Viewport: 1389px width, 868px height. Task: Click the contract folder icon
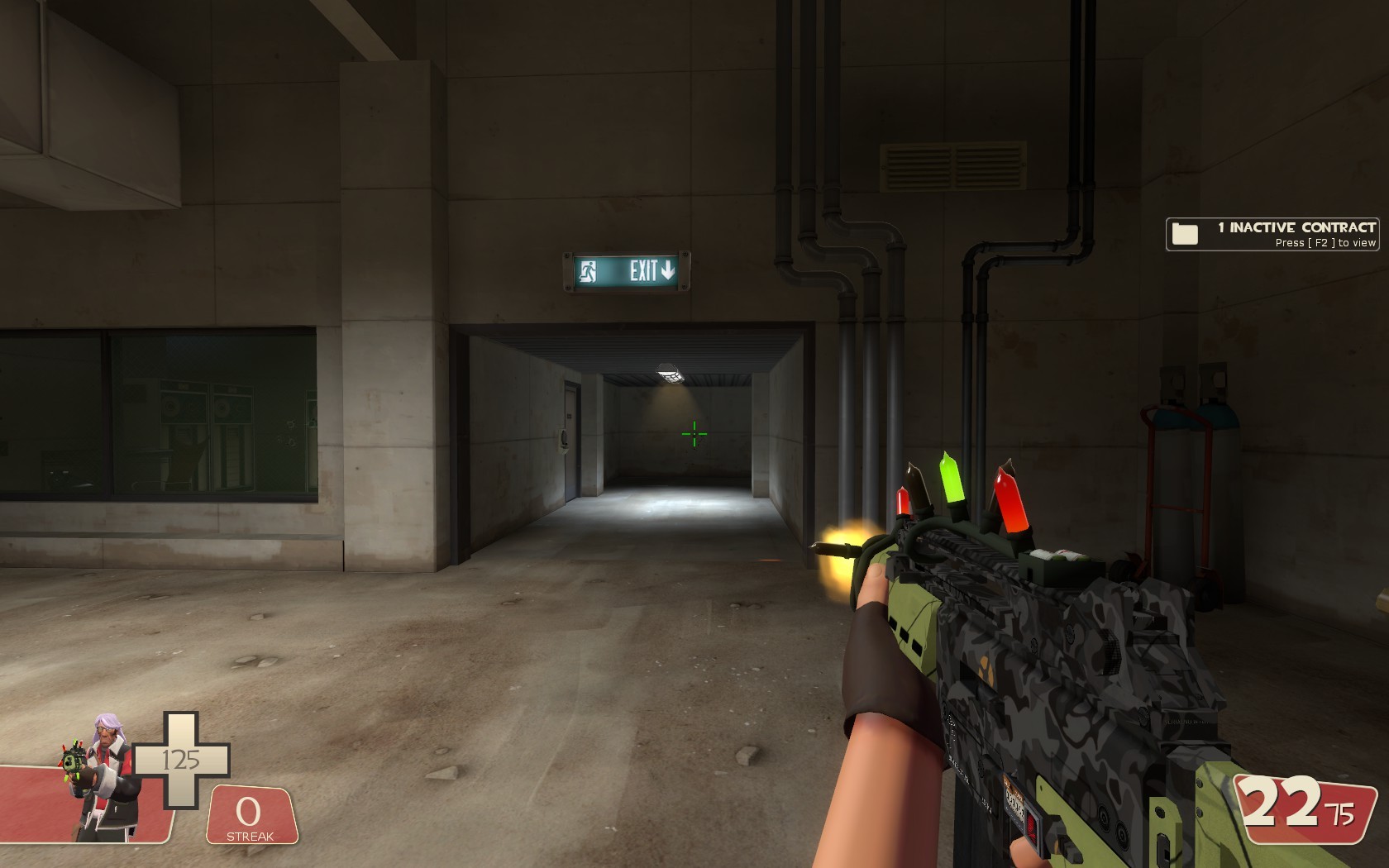pos(1186,234)
